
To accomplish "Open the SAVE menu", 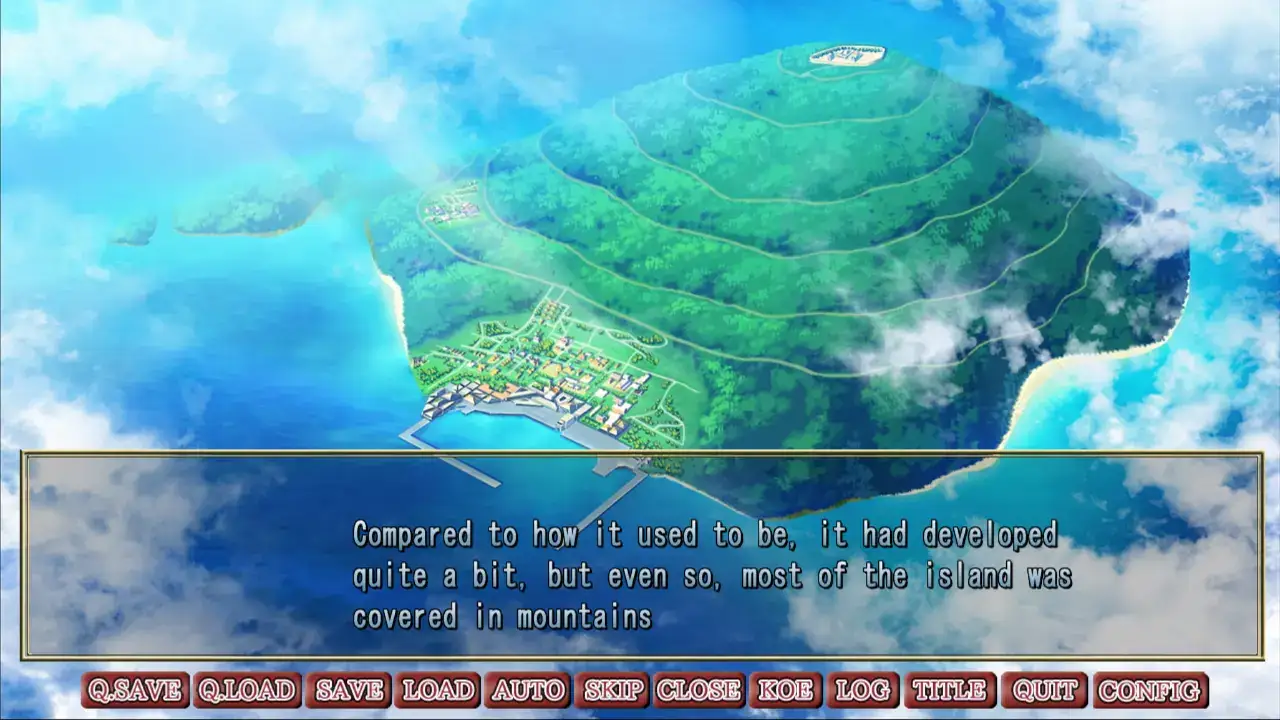I will coord(349,690).
